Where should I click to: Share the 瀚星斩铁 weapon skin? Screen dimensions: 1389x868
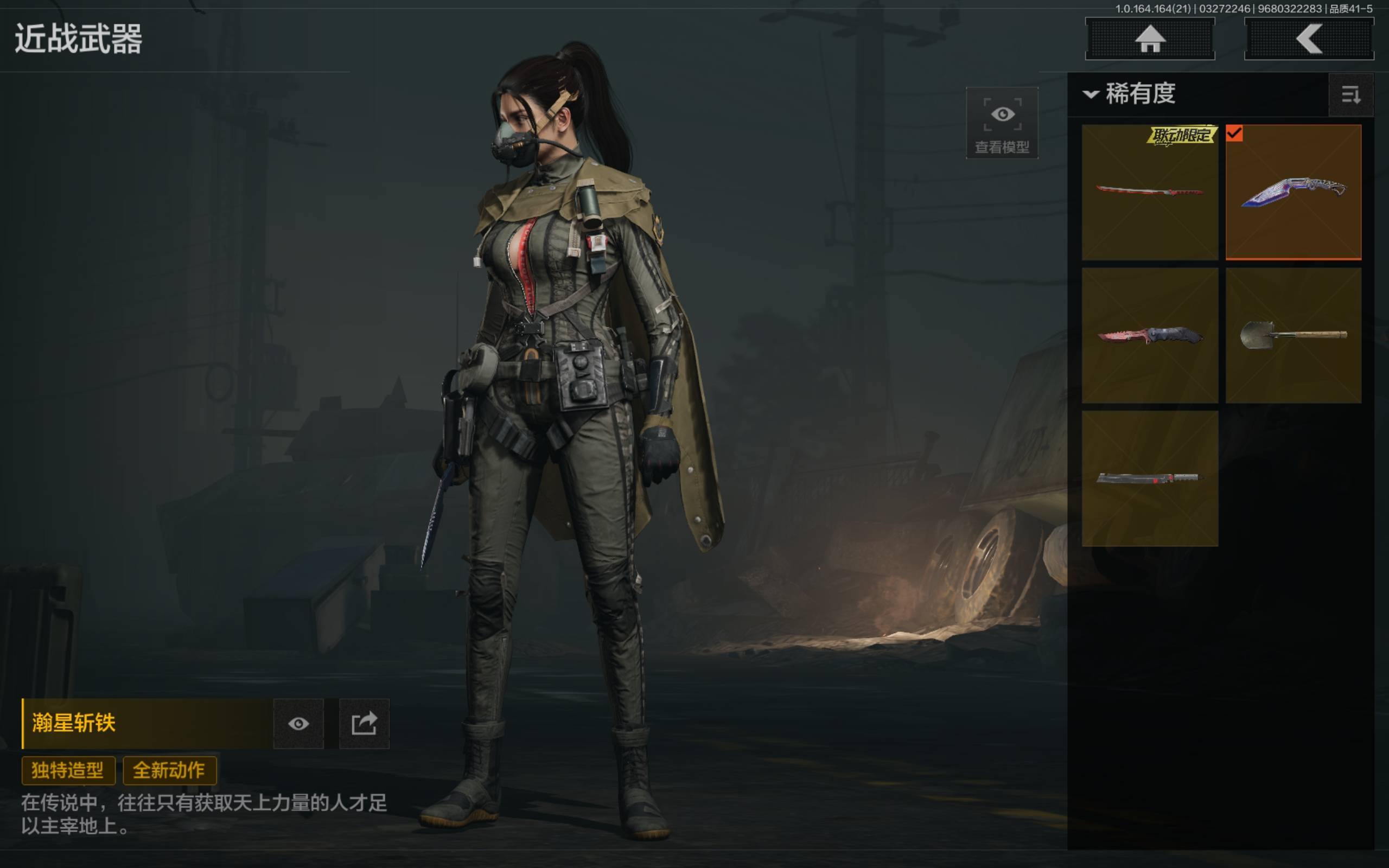pyautogui.click(x=365, y=723)
